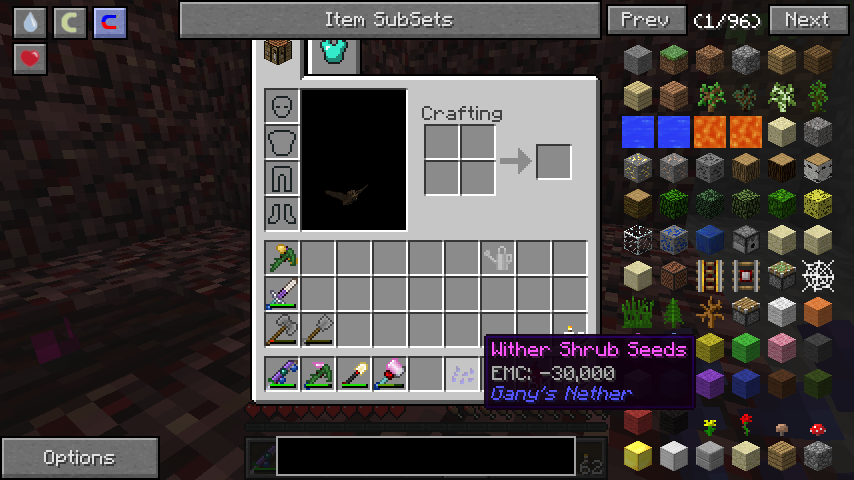Click the boots armor slot

coord(282,212)
